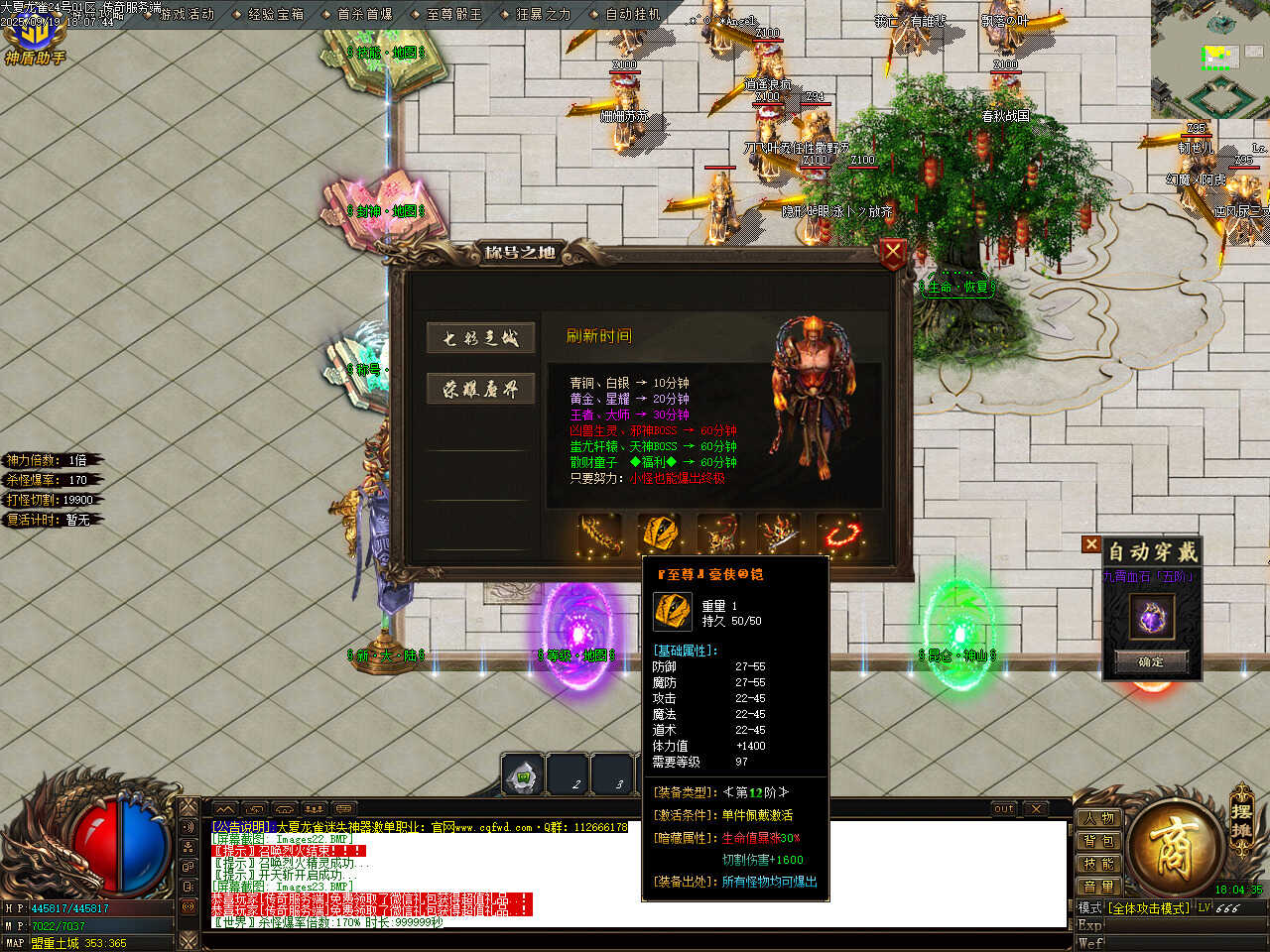Close the 自动穿戴 popup
This screenshot has width=1270, height=952.
[x=1091, y=544]
